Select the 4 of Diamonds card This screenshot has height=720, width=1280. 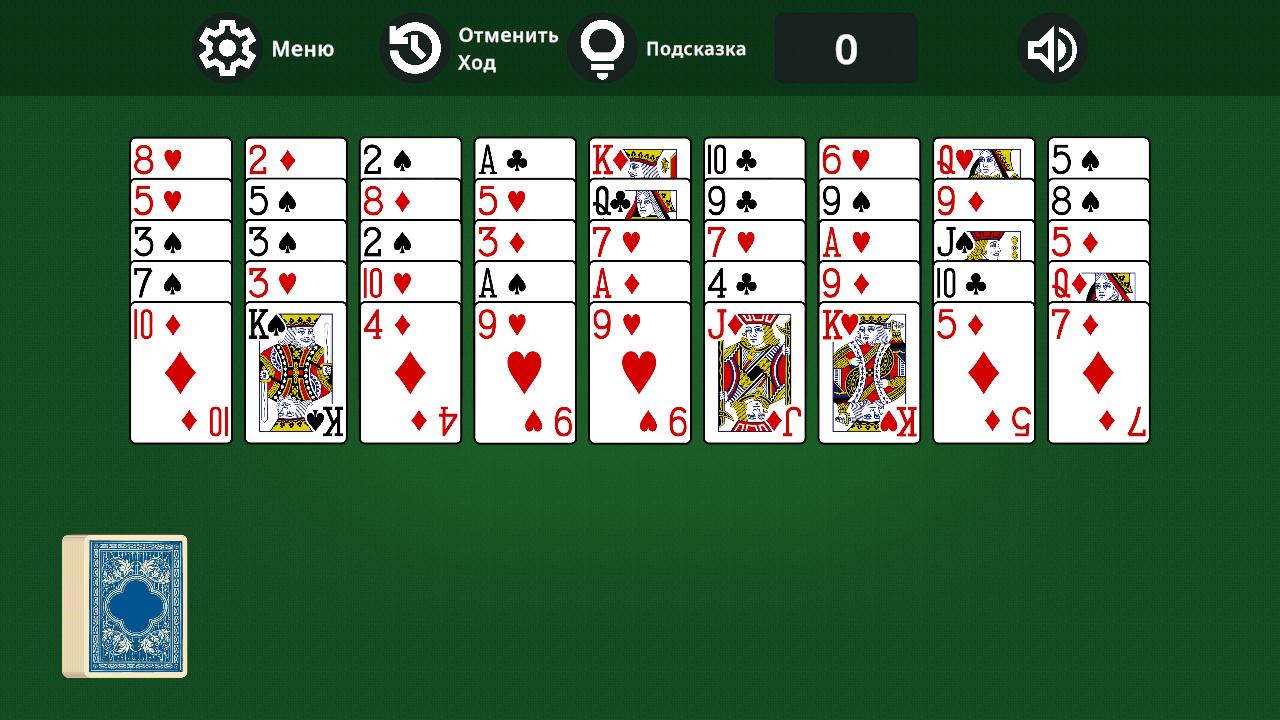(410, 370)
